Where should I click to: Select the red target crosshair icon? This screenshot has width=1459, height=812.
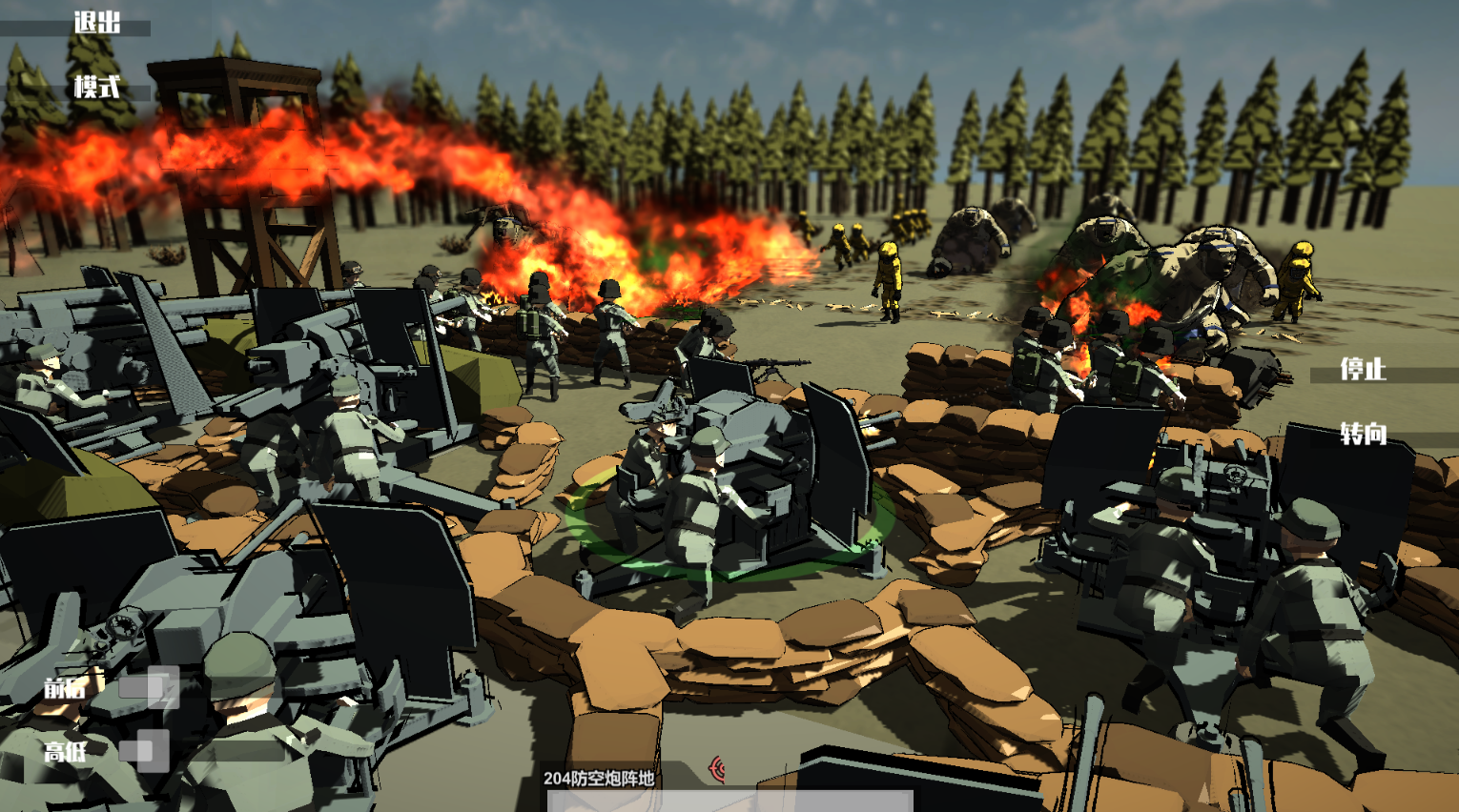[x=718, y=769]
